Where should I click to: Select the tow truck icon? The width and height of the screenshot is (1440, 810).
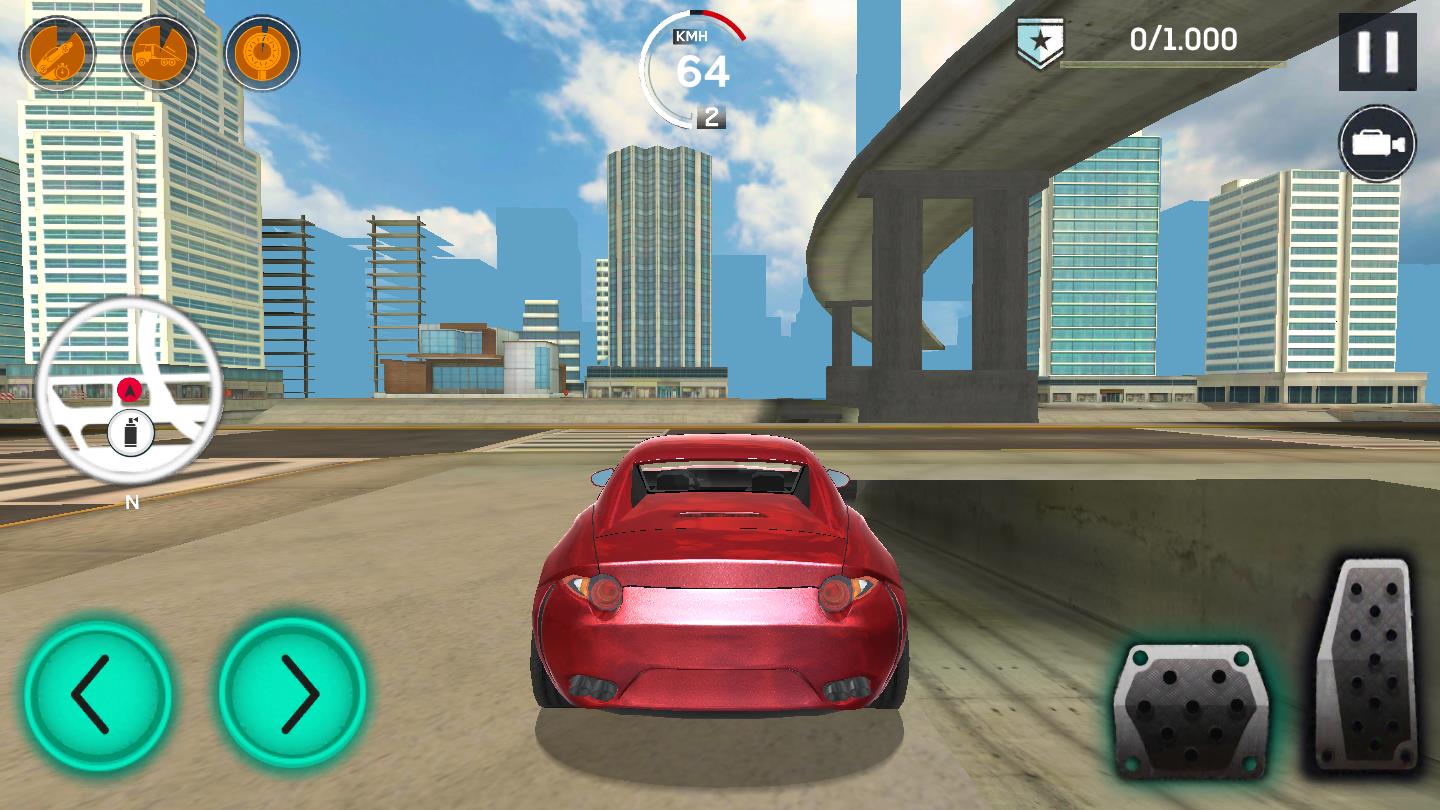tap(159, 52)
